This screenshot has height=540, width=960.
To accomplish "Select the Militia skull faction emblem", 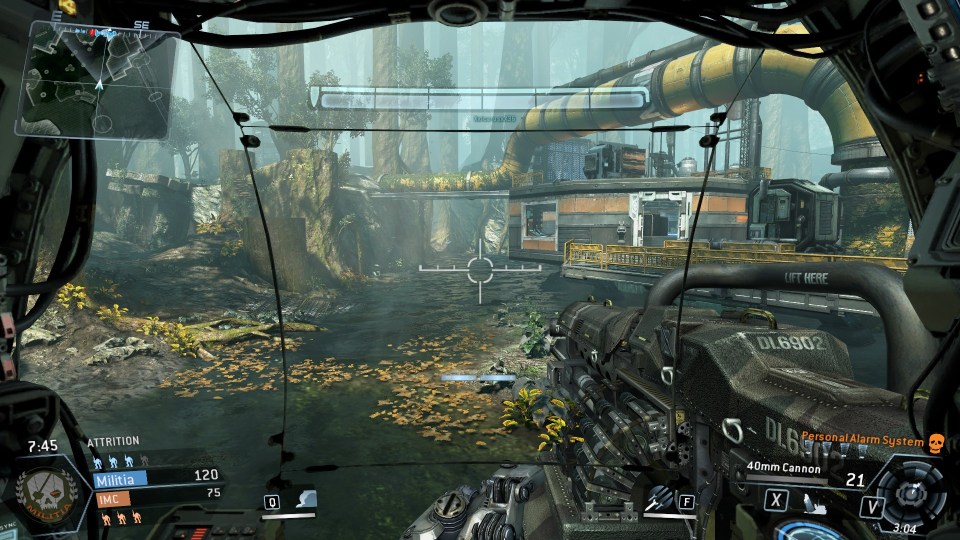I will tap(42, 495).
